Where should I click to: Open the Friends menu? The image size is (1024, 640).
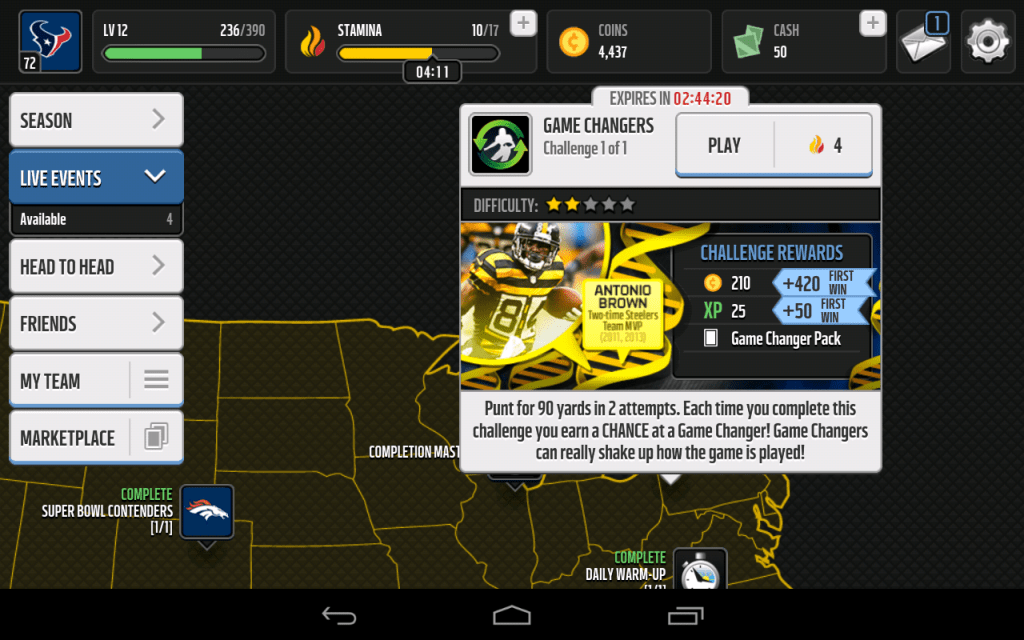click(x=96, y=324)
